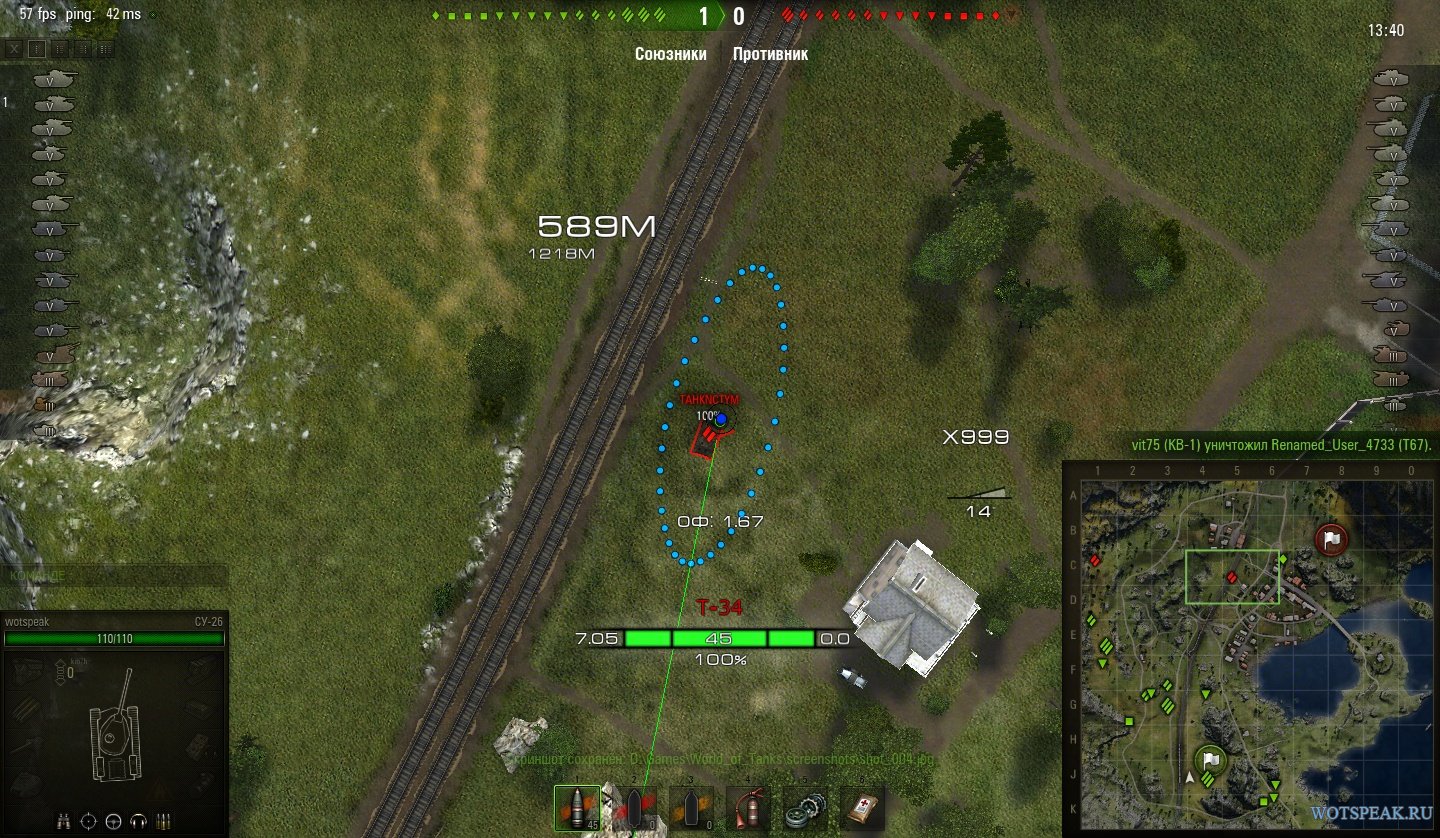Screen dimensions: 1440x838
Task: Click the SU-26 vehicle damage diagram
Action: coord(113,730)
